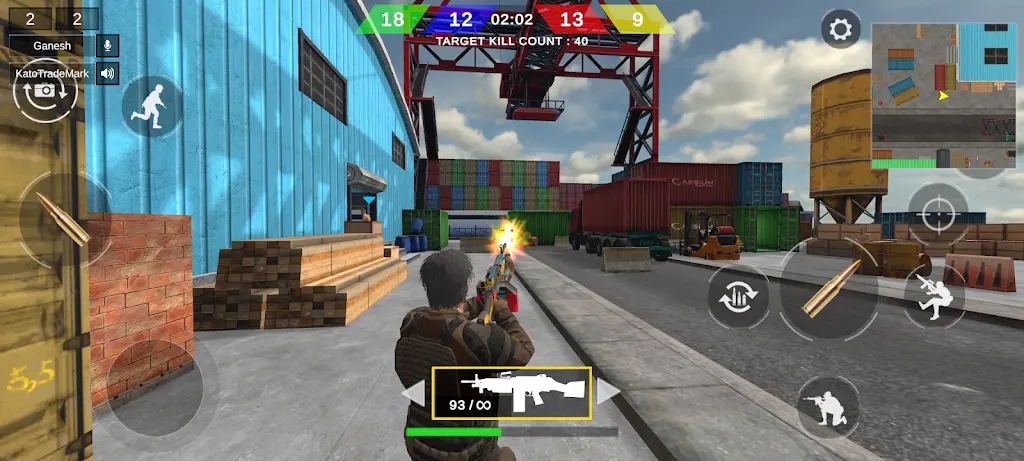Reload the weapon with the ammo-cycle button
The image size is (1024, 461).
pyautogui.click(x=738, y=297)
